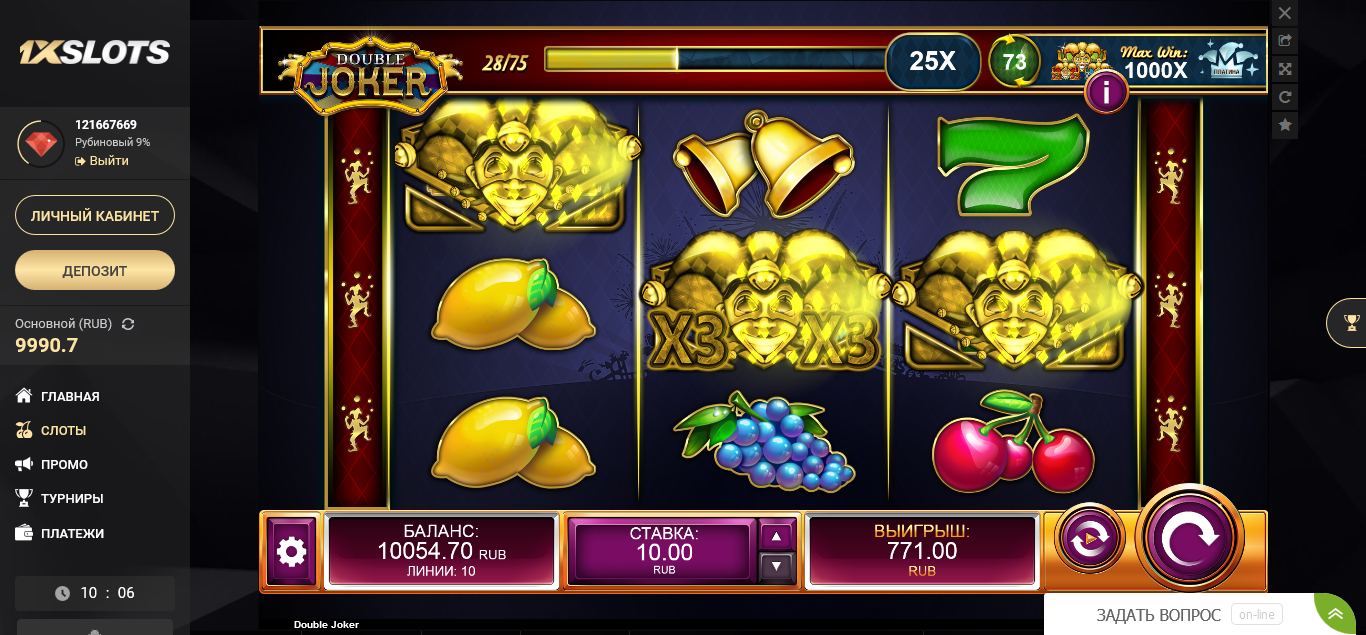Add the game to favorites with the star
The image size is (1366, 635).
coord(1285,125)
